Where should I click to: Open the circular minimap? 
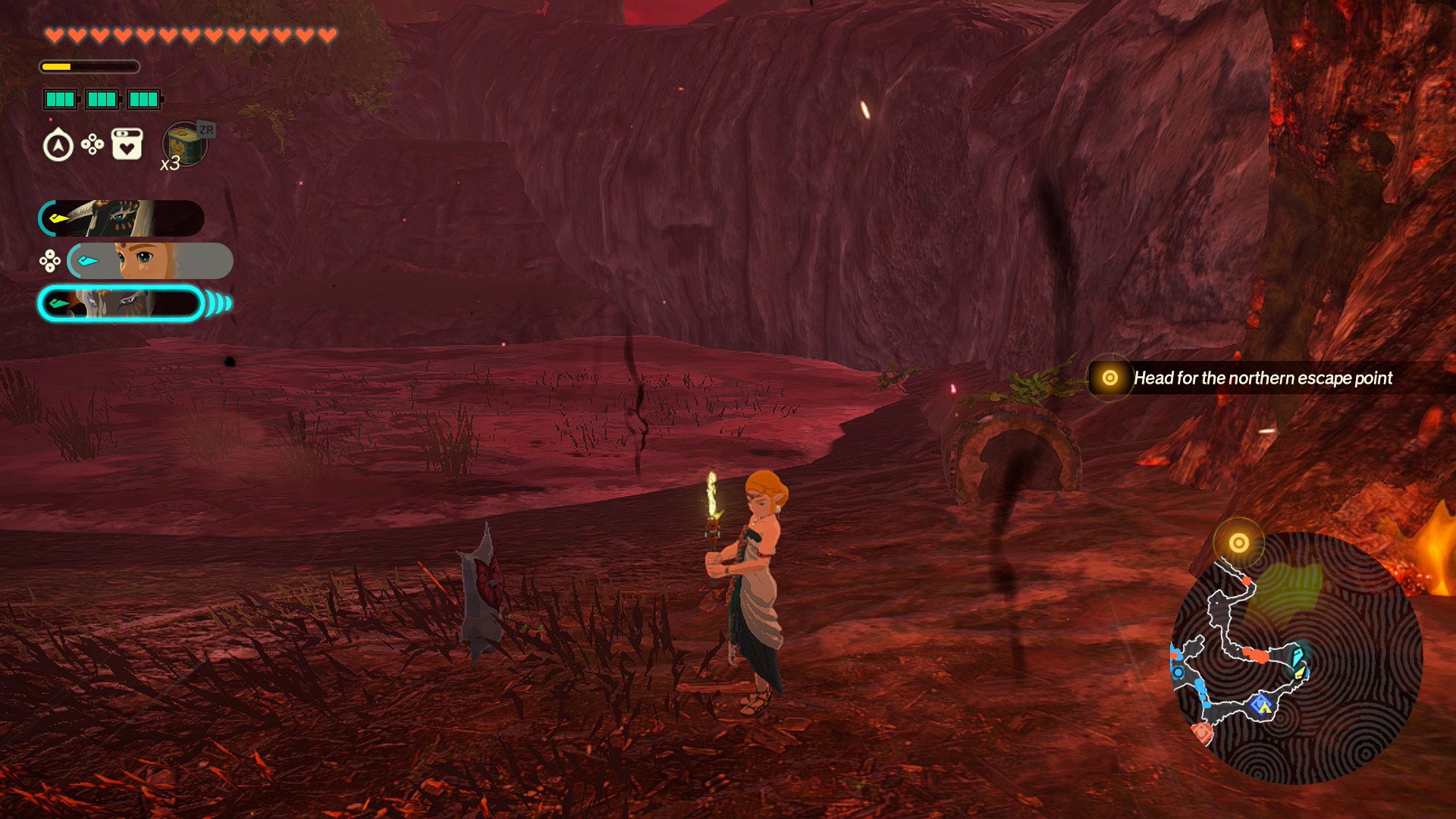pos(1297,658)
